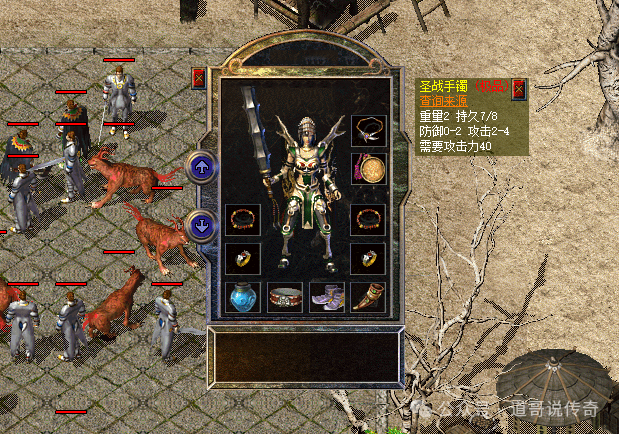Select the right-hand ring slot
The width and height of the screenshot is (619, 434).
[x=368, y=257]
